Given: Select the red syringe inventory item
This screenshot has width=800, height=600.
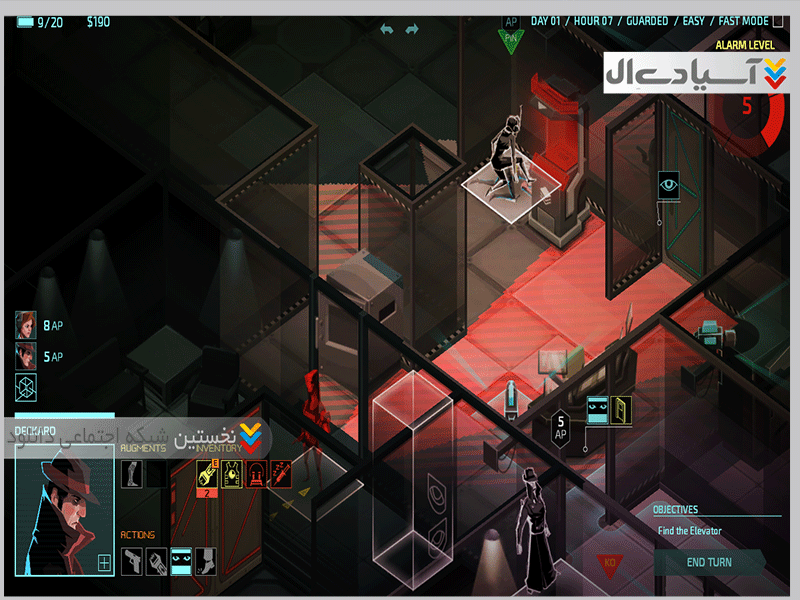Looking at the screenshot, I should pos(280,474).
